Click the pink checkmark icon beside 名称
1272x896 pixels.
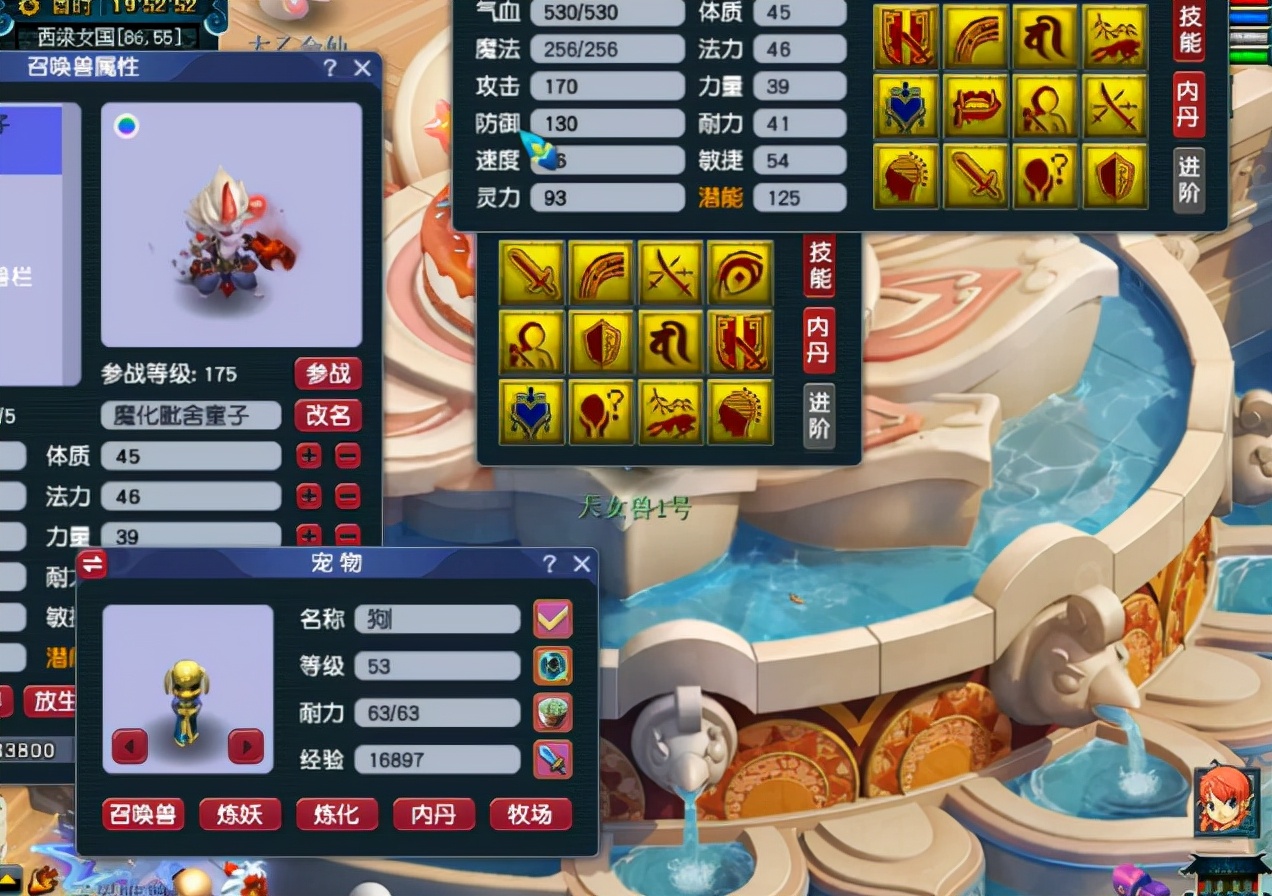[553, 619]
